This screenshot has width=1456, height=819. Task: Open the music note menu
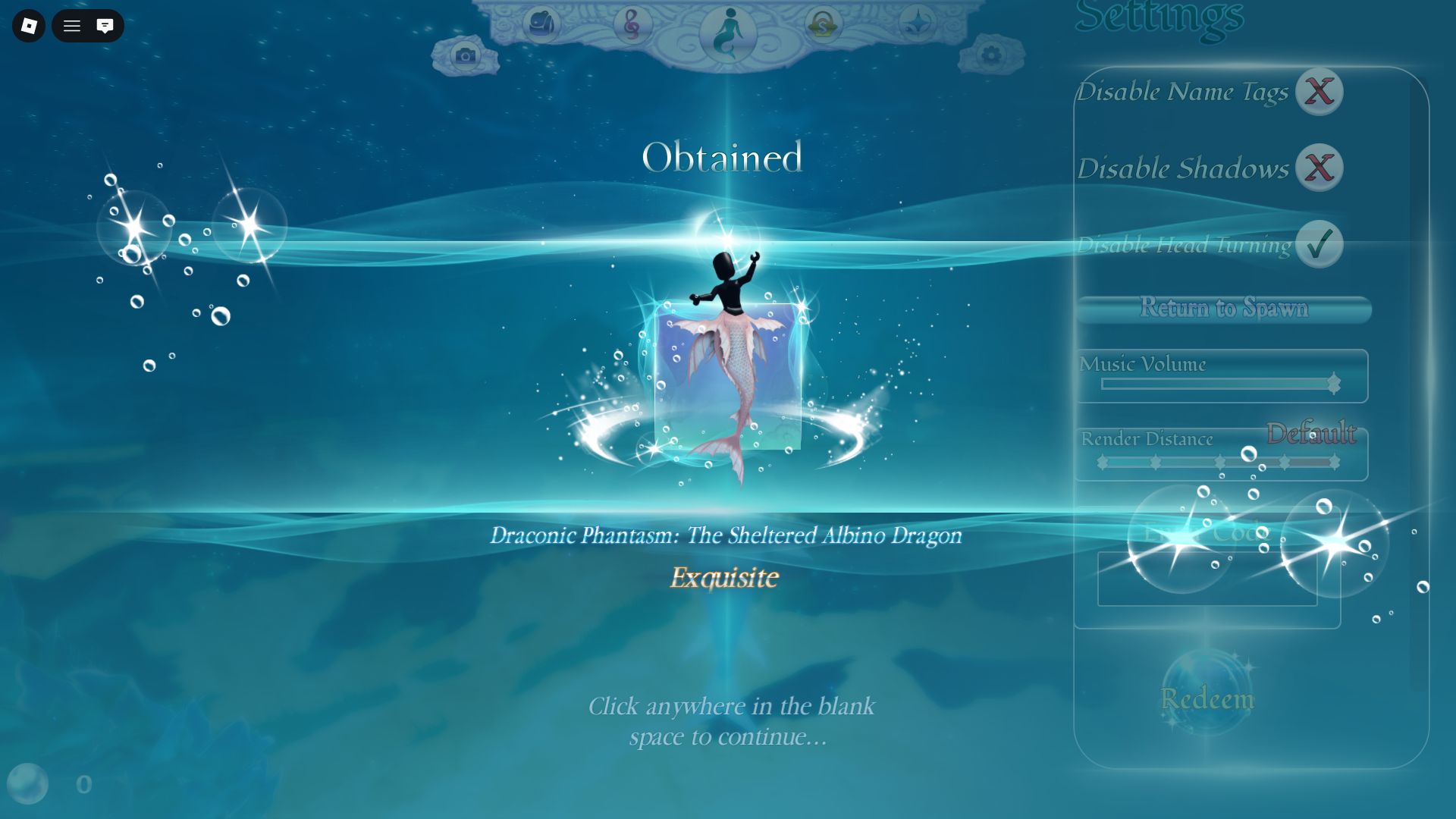[x=634, y=24]
